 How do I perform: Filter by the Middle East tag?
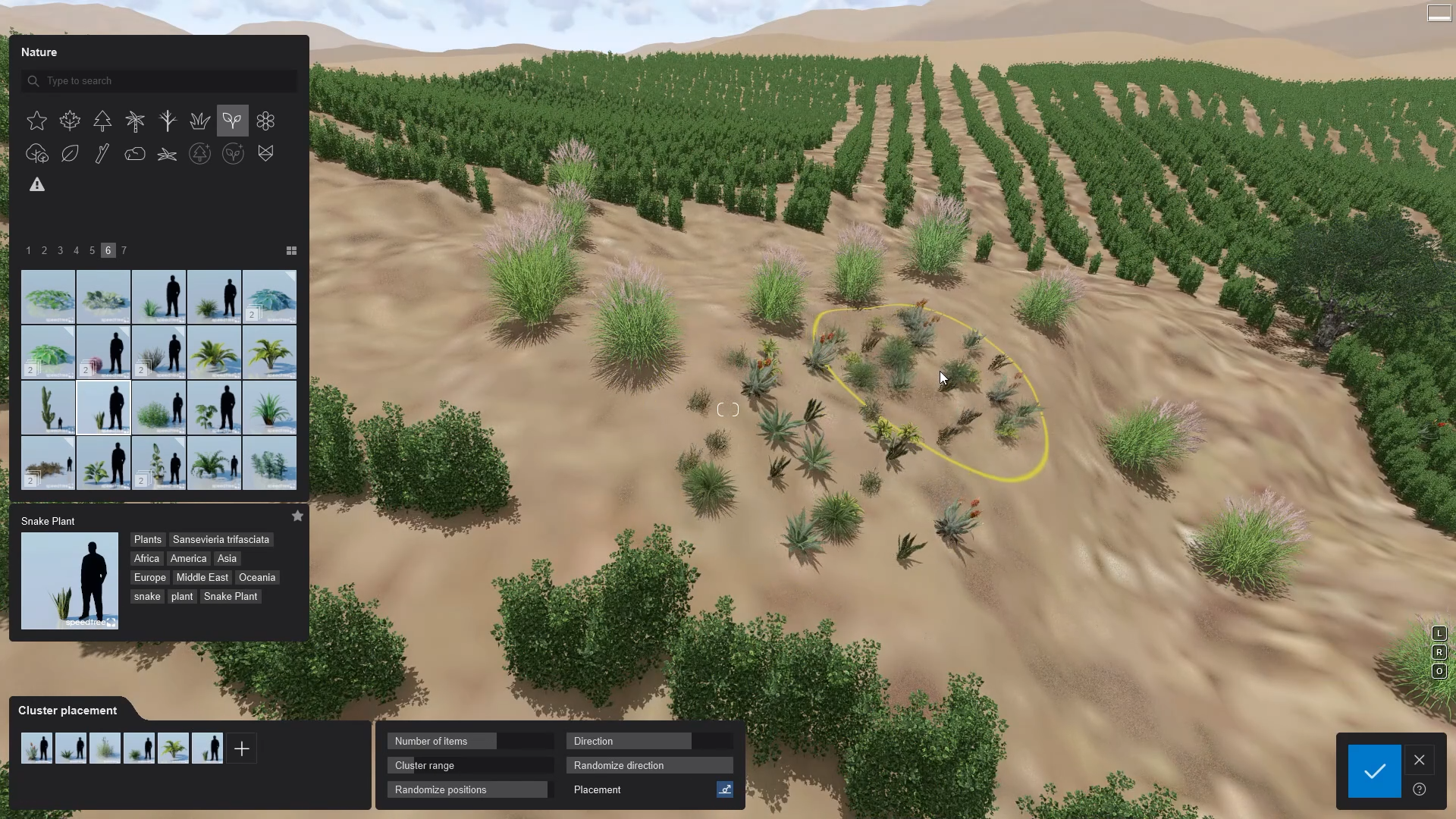[x=202, y=578]
